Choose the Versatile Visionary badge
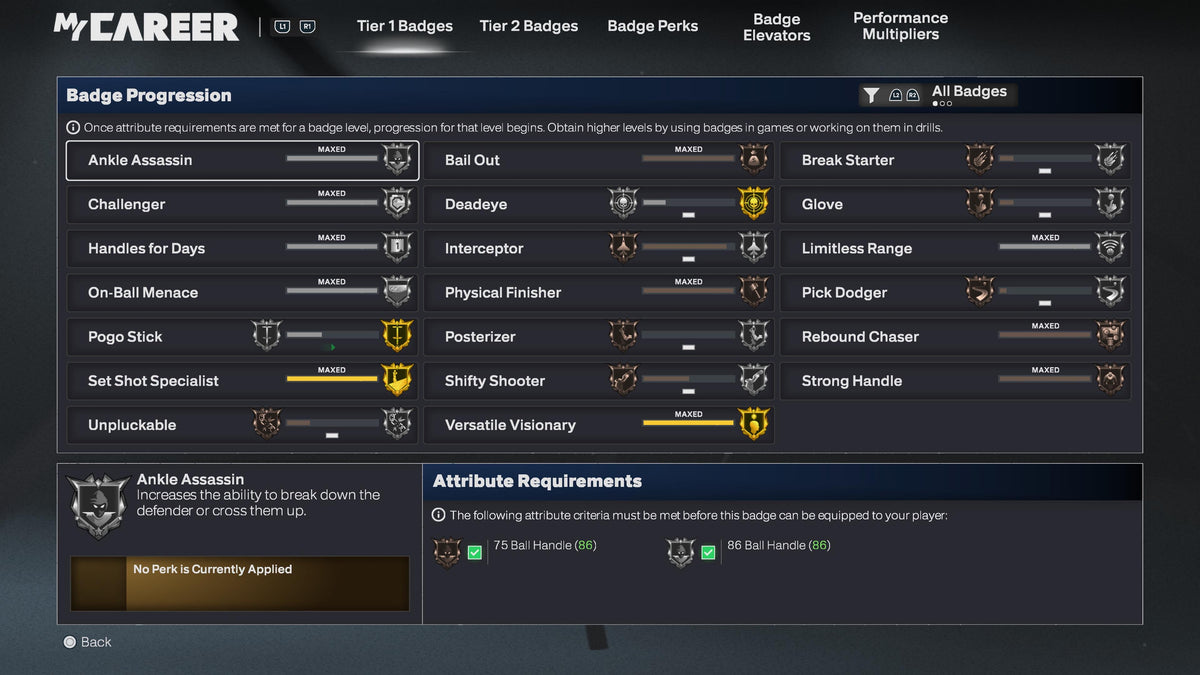The width and height of the screenshot is (1200, 675). pyautogui.click(x=598, y=425)
